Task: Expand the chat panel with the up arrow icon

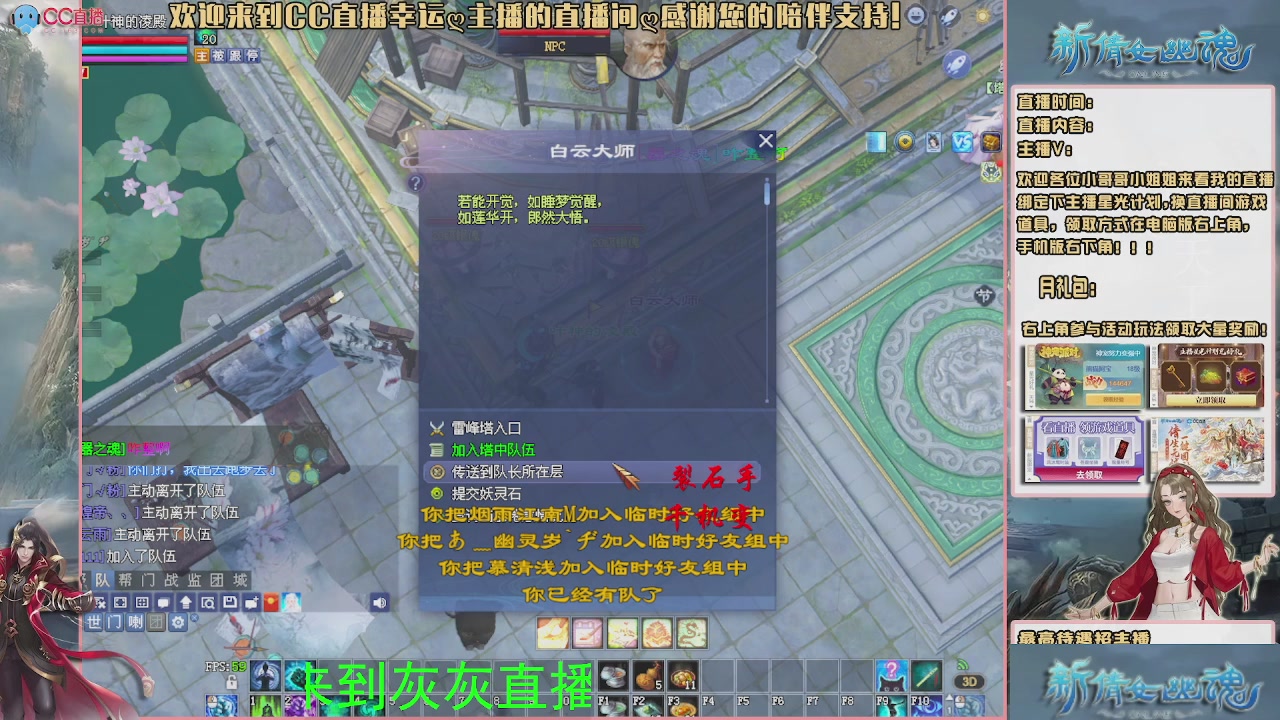Action: tap(186, 602)
